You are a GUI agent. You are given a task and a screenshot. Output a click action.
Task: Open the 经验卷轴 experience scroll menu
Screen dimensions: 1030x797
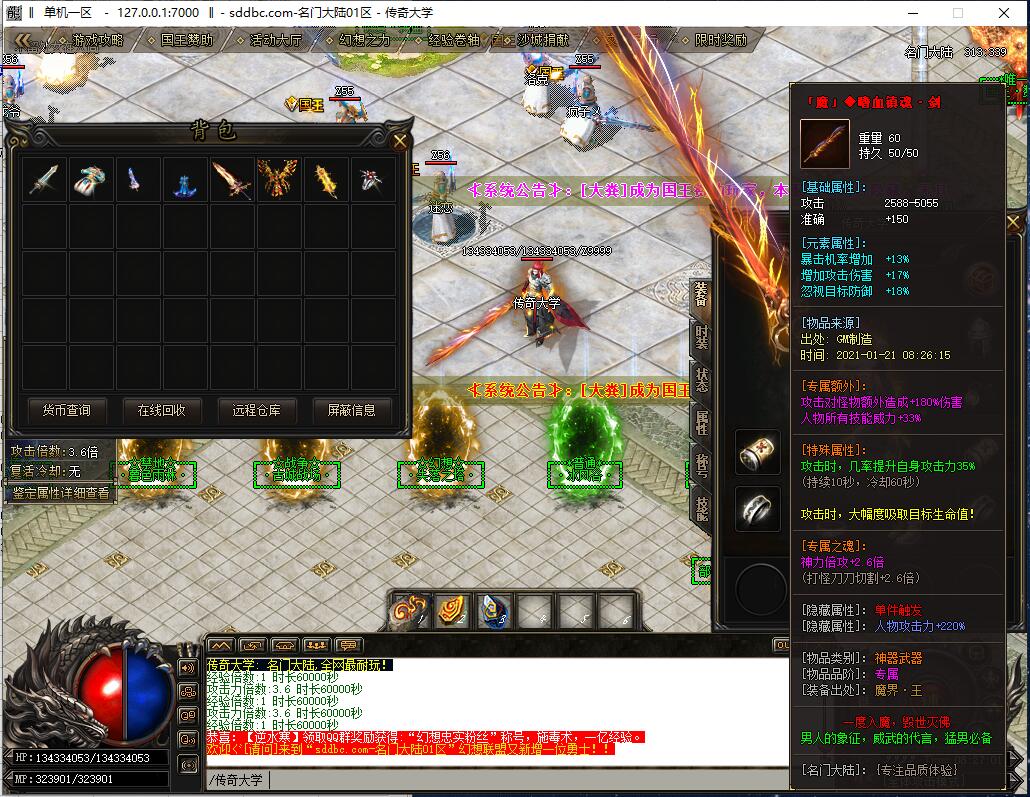[x=453, y=41]
